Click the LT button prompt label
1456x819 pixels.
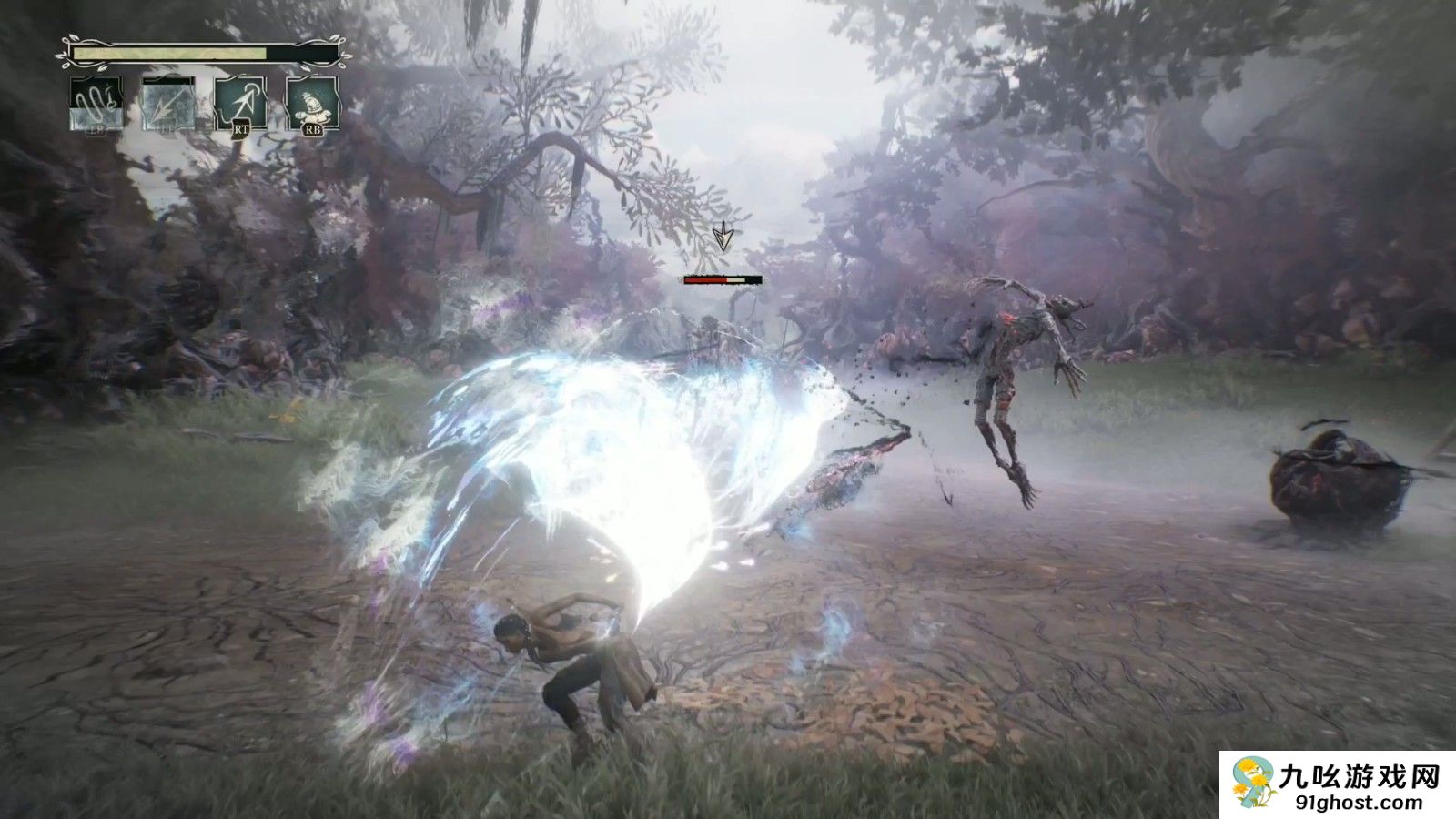pos(167,129)
